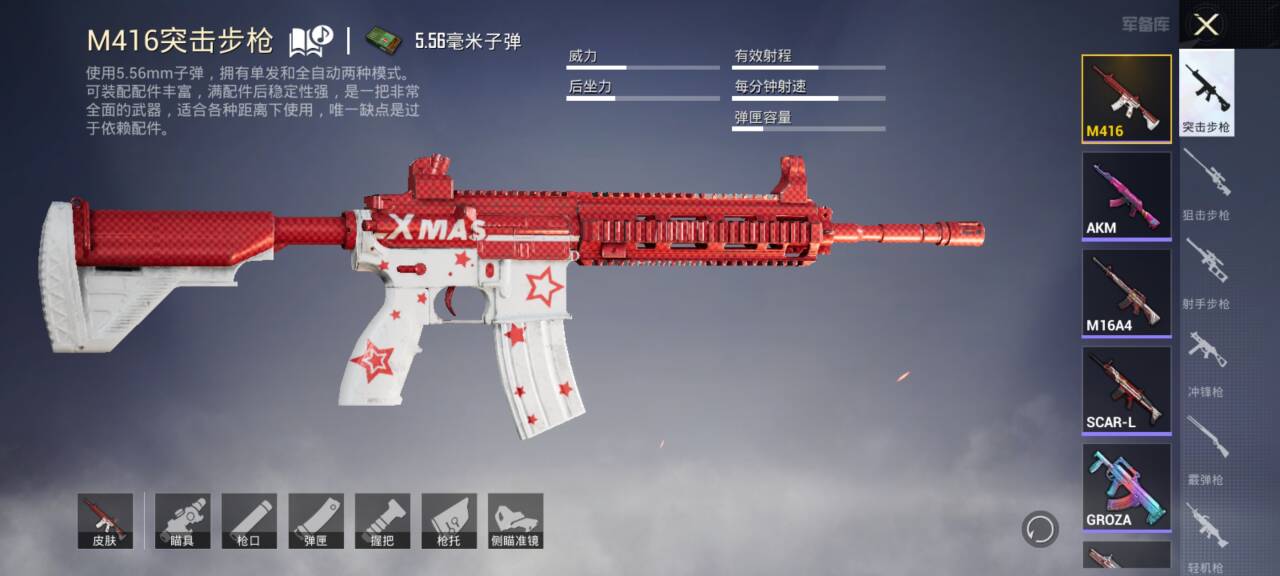Close the armory with the X button
Viewport: 1280px width, 576px height.
[x=1206, y=25]
